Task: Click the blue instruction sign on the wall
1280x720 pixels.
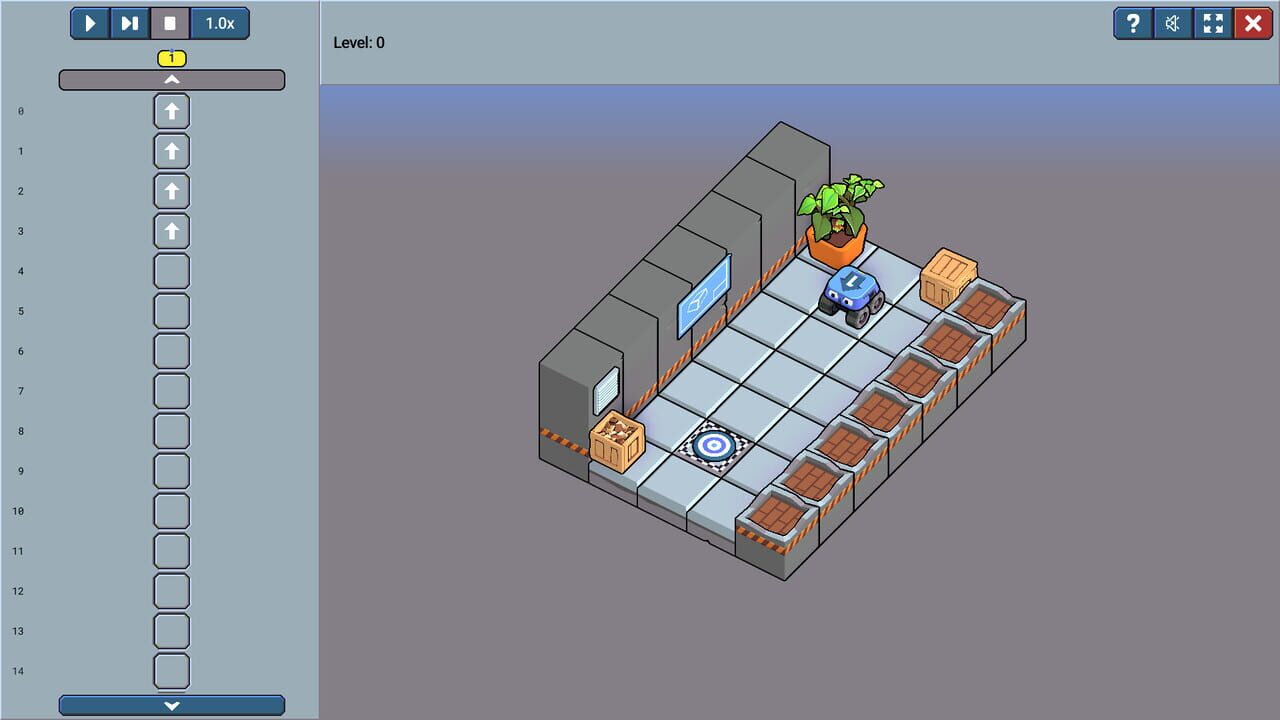Action: (x=703, y=292)
